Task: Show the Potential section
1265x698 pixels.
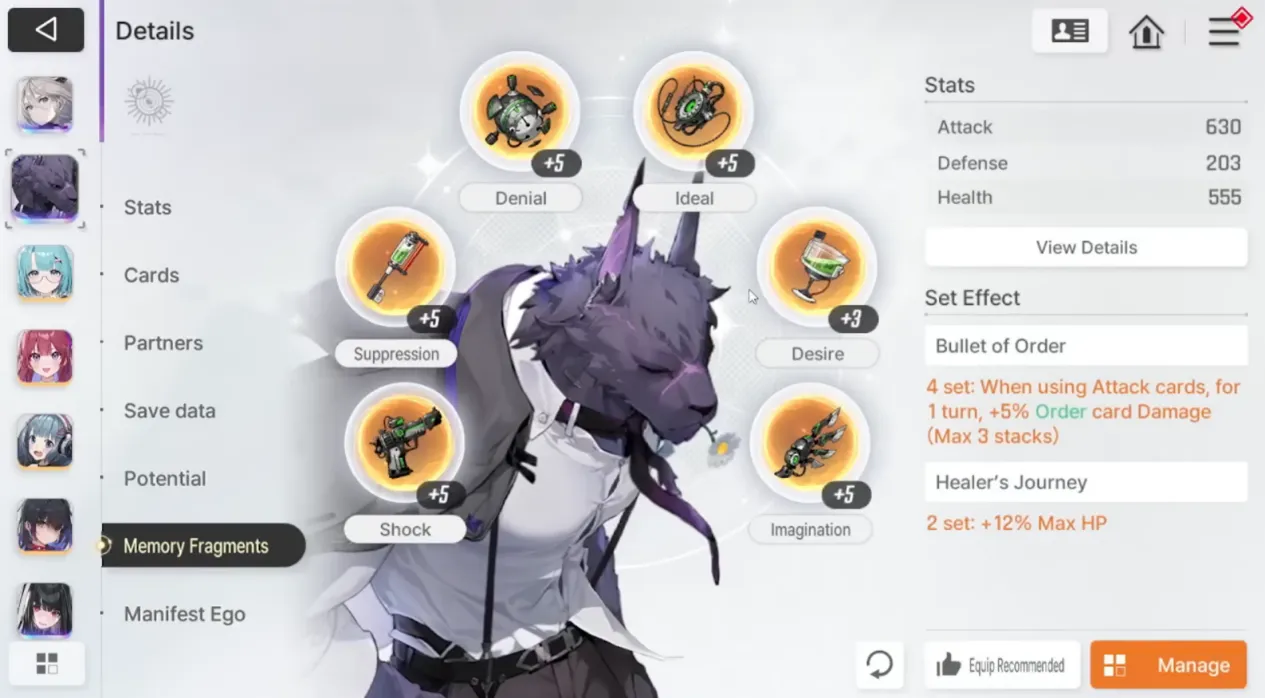Action: coord(165,479)
